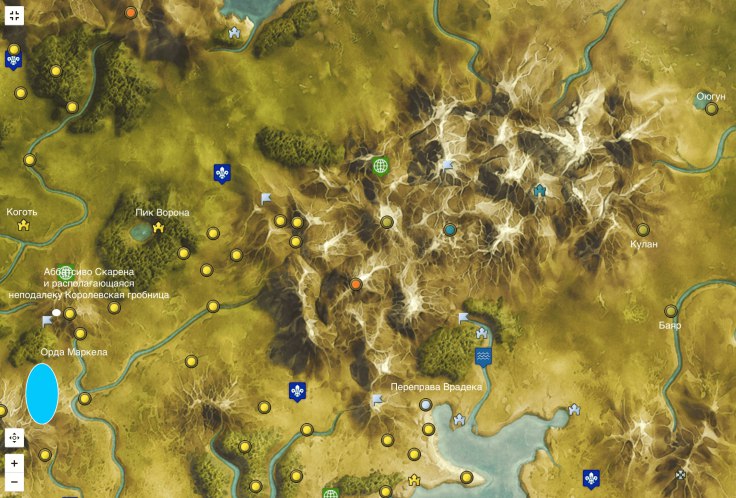The width and height of the screenshot is (736, 498).
Task: Open the blue star marker in the mountains
Action: pyautogui.click(x=541, y=189)
